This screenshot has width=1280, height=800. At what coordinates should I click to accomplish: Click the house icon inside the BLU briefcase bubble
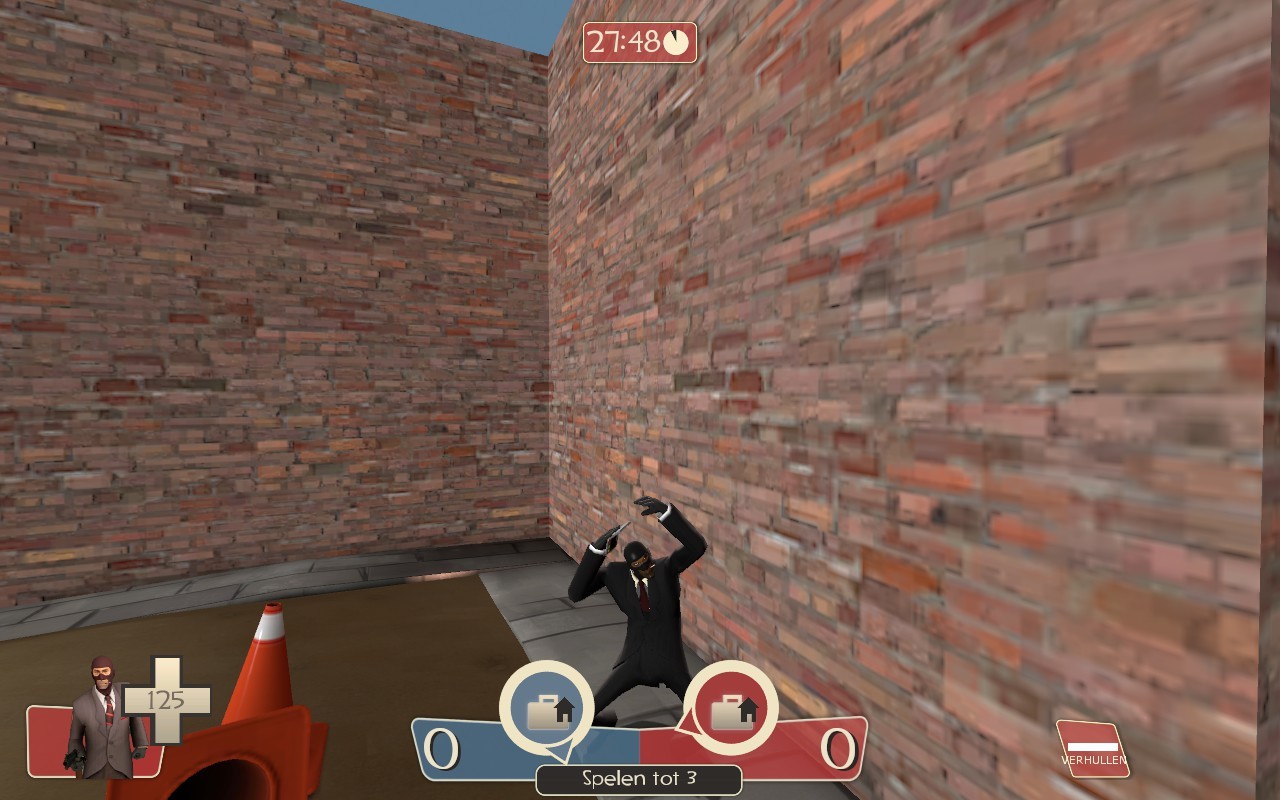coord(566,707)
